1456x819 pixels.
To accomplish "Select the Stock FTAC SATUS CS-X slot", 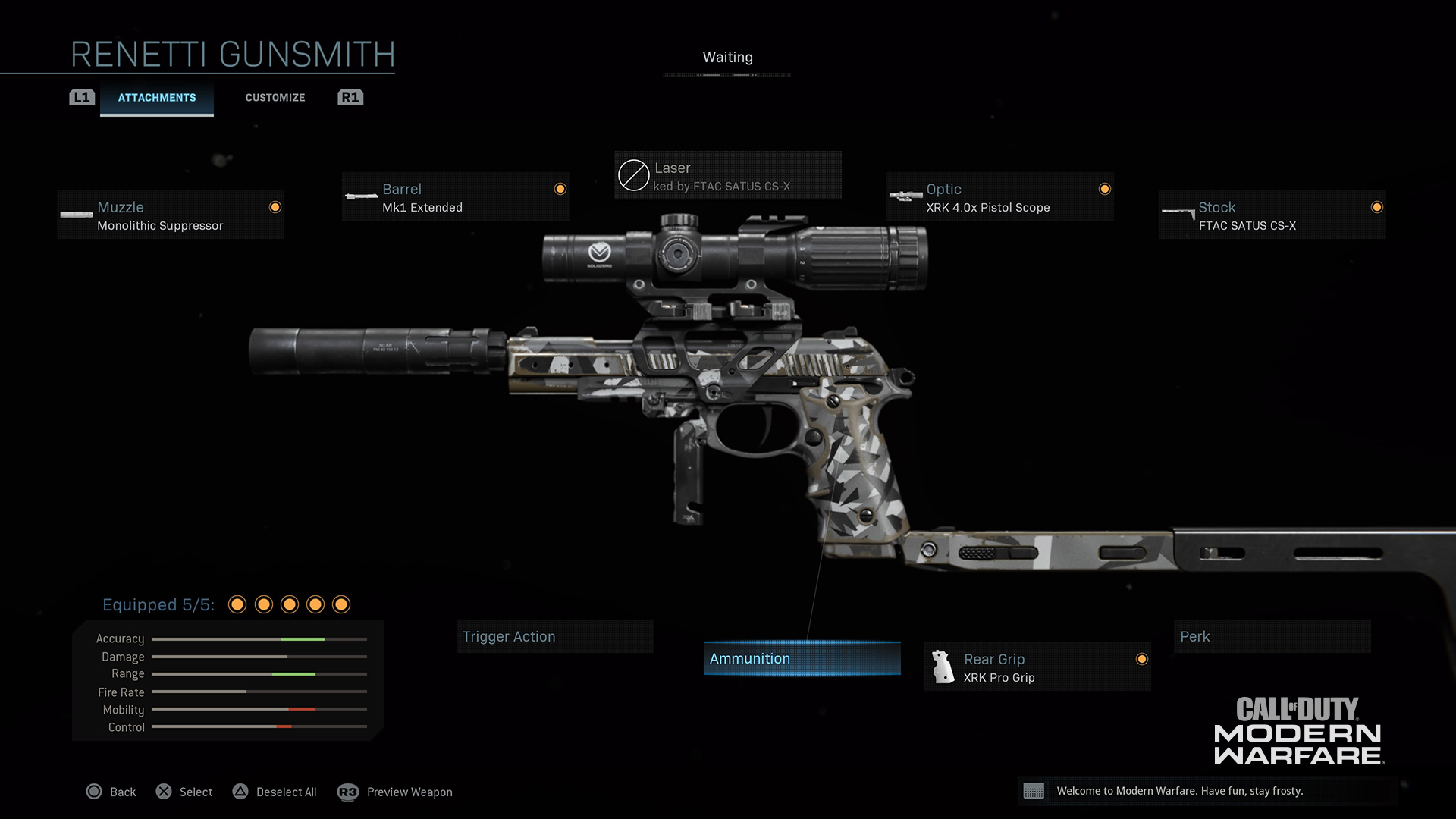I will pos(1272,215).
